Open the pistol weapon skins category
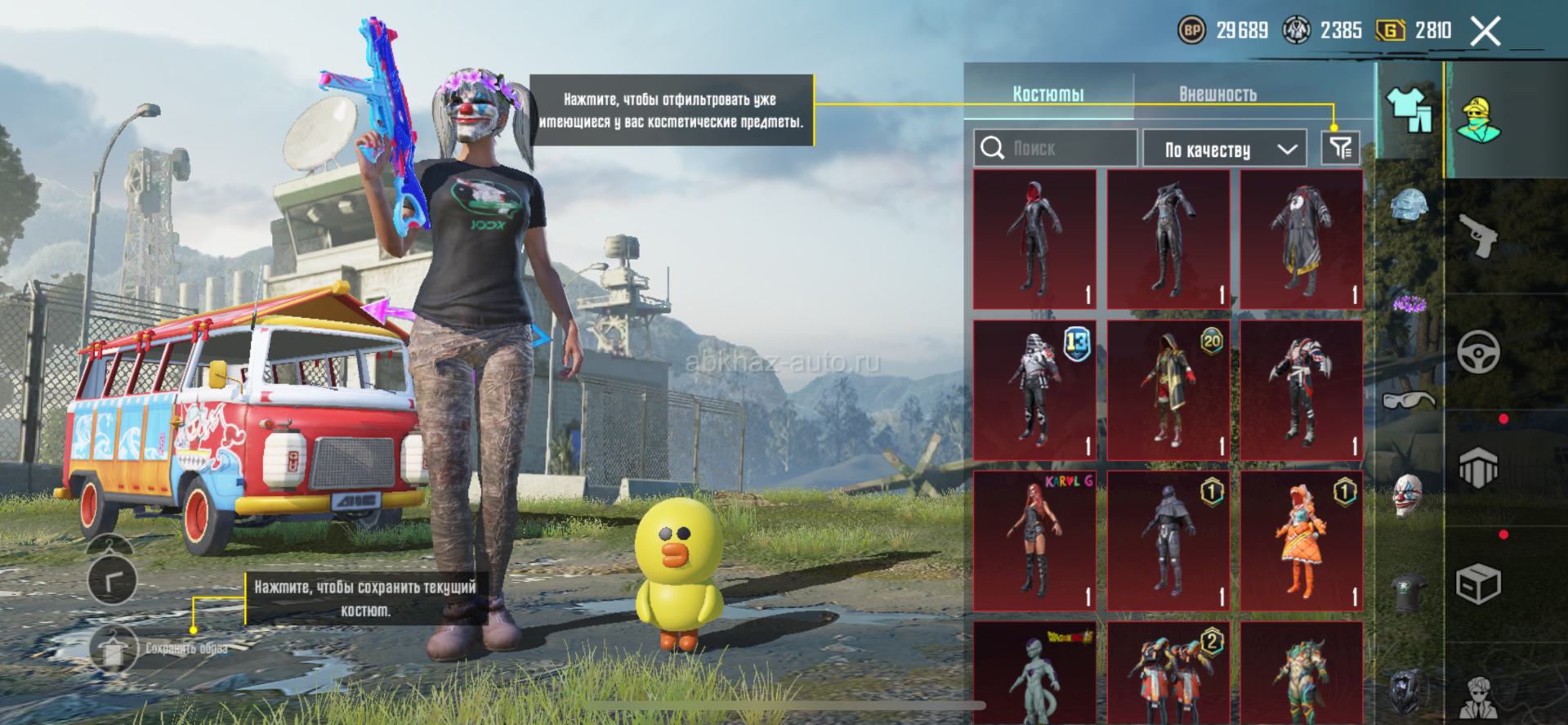1568x725 pixels. 1478,237
